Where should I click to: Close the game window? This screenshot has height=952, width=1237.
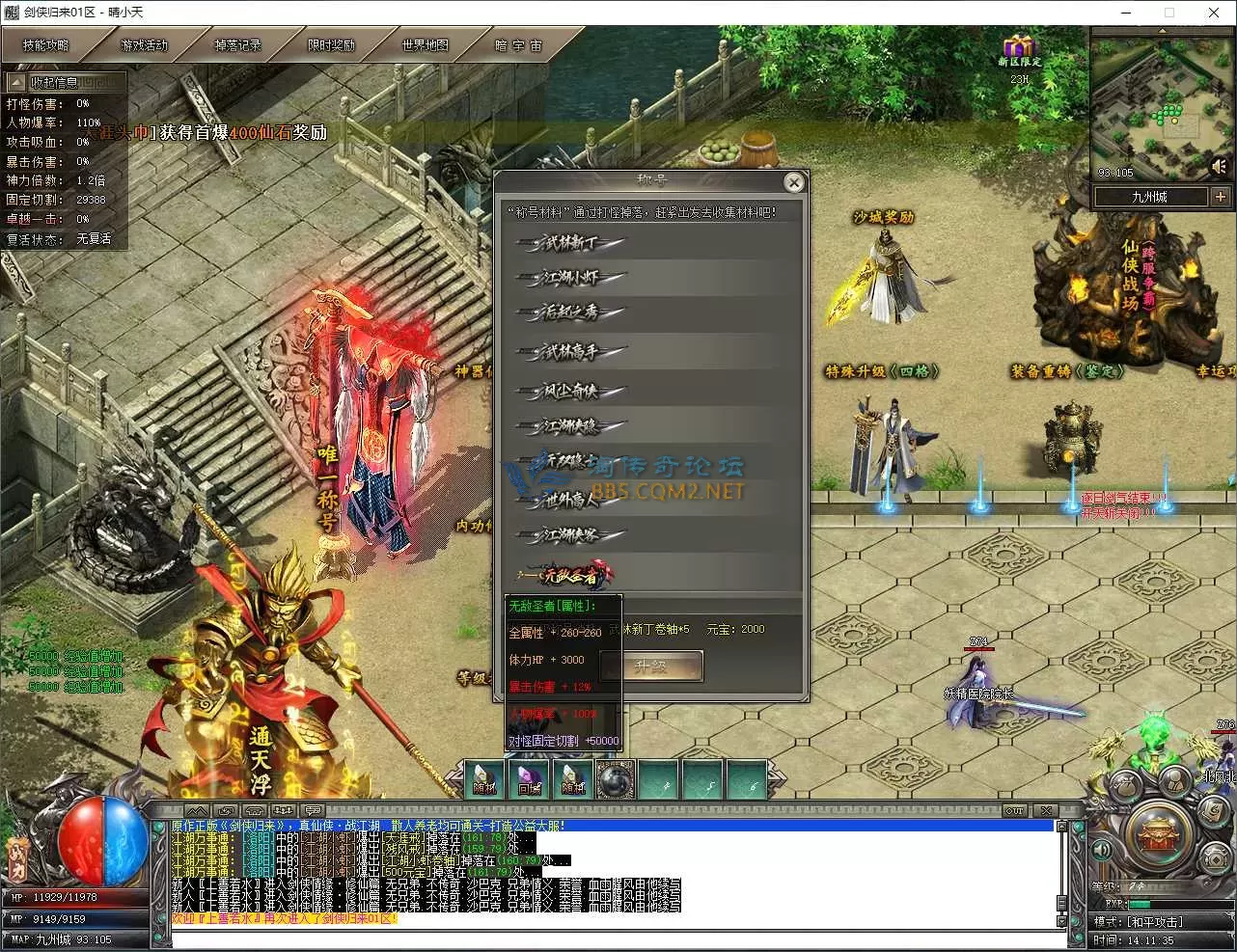tap(1214, 13)
